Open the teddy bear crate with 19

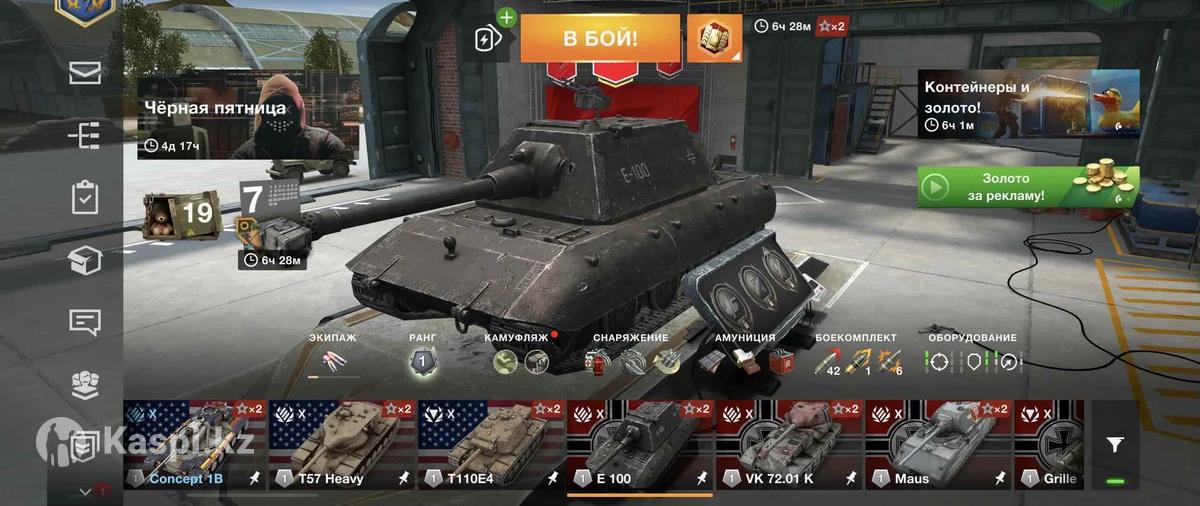tap(179, 213)
